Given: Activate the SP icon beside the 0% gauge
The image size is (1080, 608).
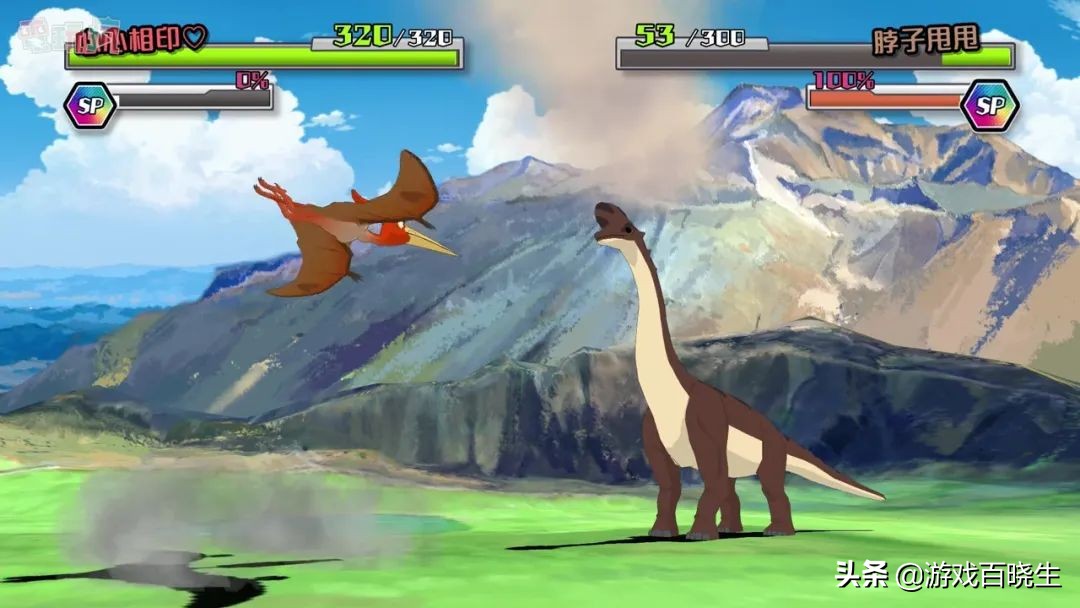Looking at the screenshot, I should (x=90, y=106).
